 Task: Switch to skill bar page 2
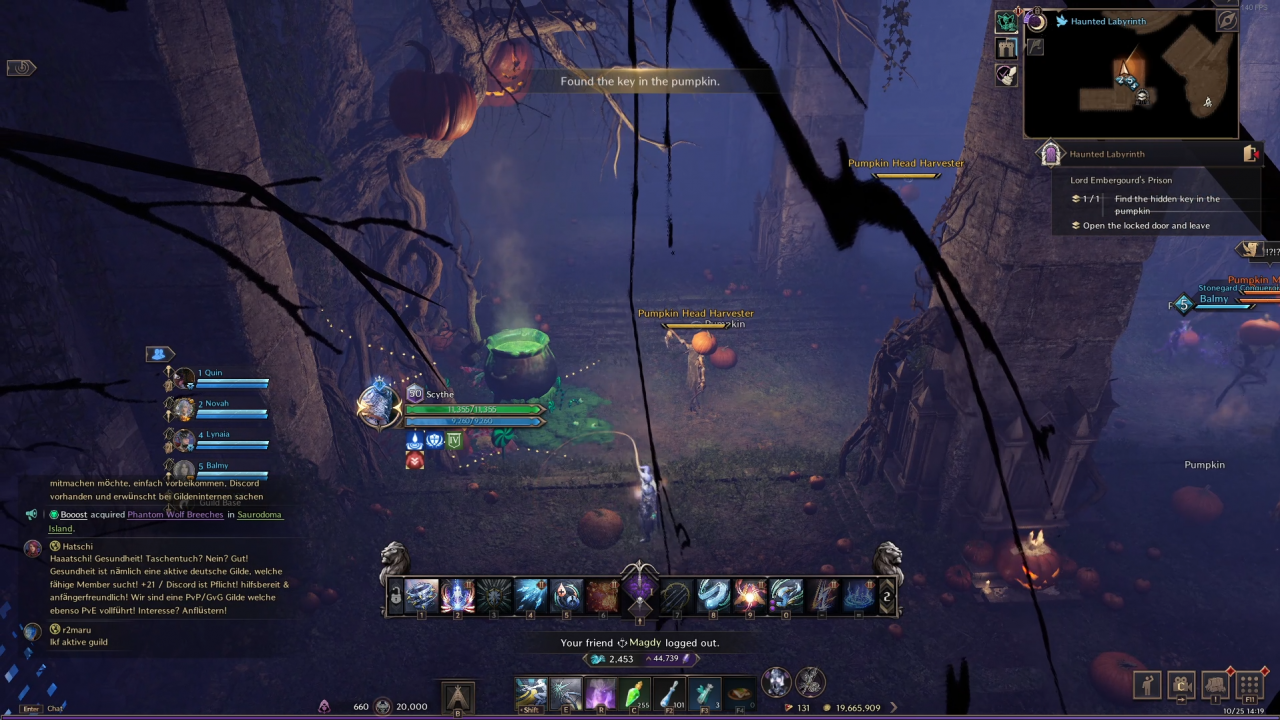pyautogui.click(x=886, y=595)
